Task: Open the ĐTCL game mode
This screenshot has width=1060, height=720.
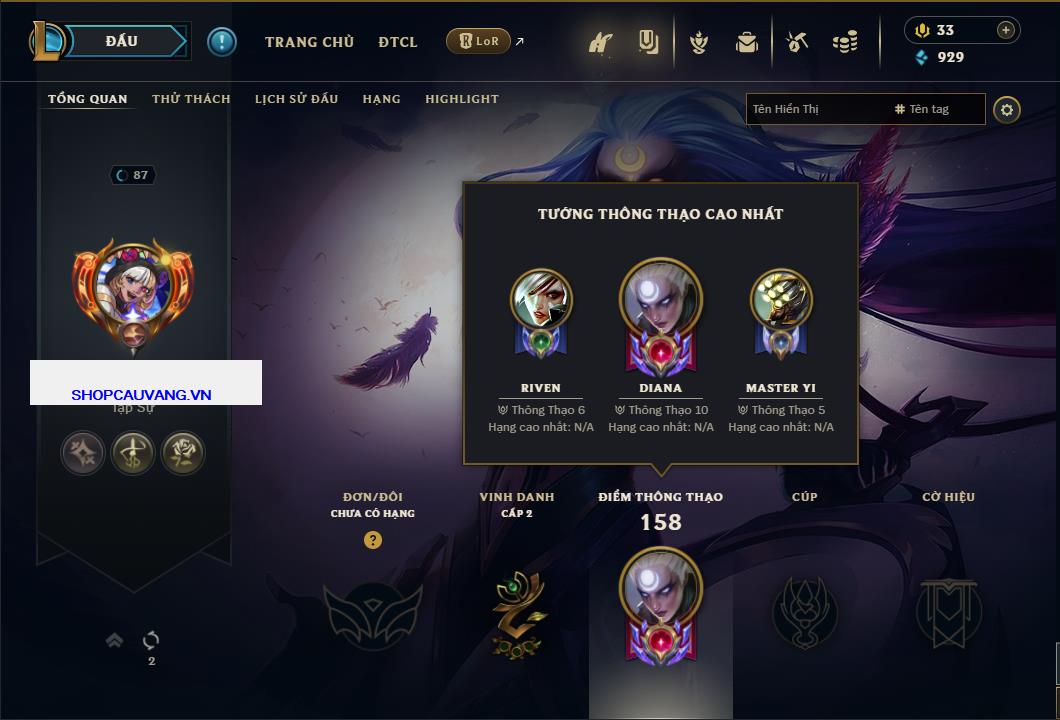Action: (x=398, y=42)
